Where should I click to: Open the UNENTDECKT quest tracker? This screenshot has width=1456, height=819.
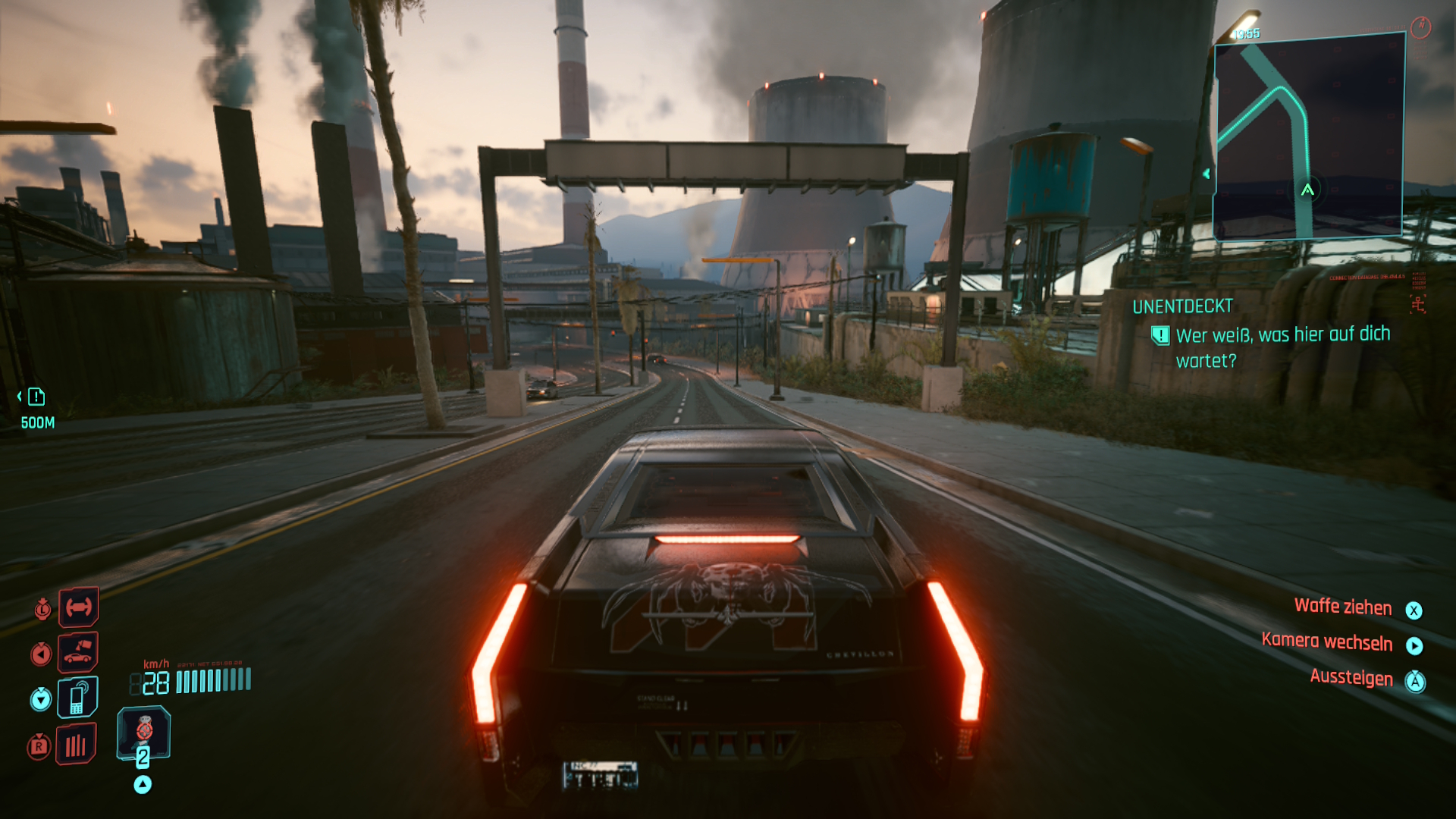[x=1182, y=306]
